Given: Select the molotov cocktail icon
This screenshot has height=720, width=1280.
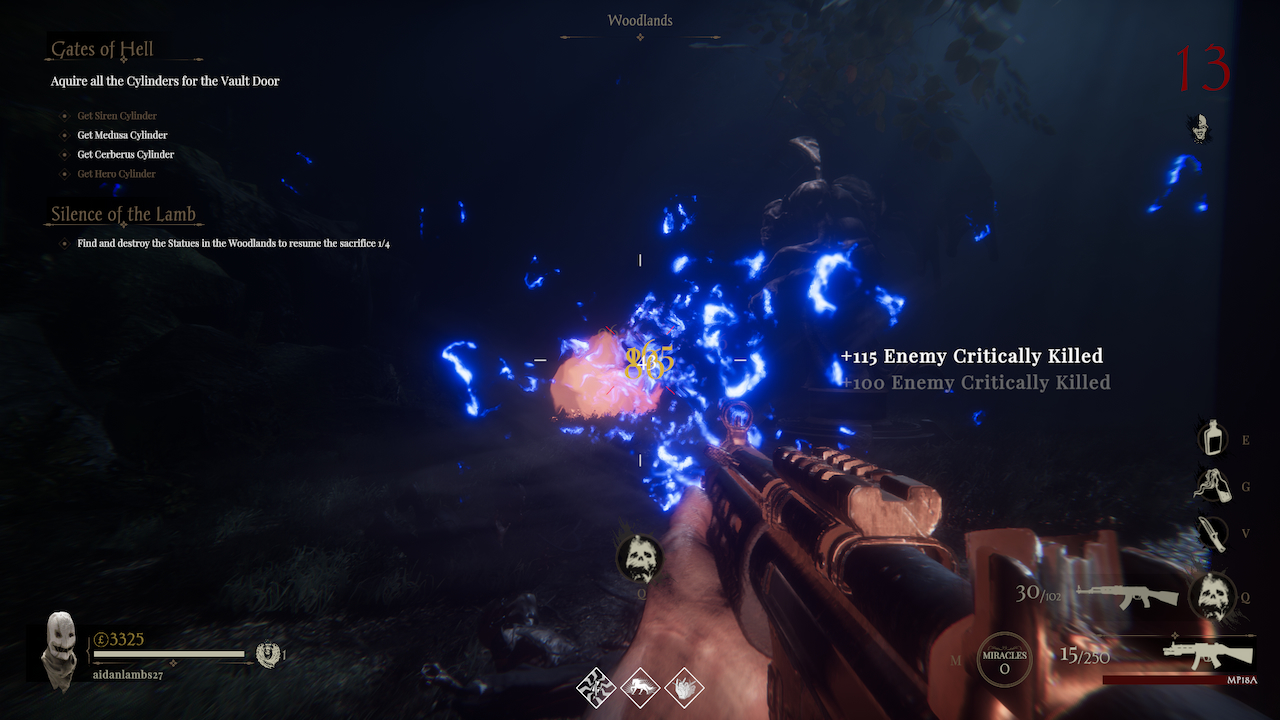Looking at the screenshot, I should tap(1212, 486).
